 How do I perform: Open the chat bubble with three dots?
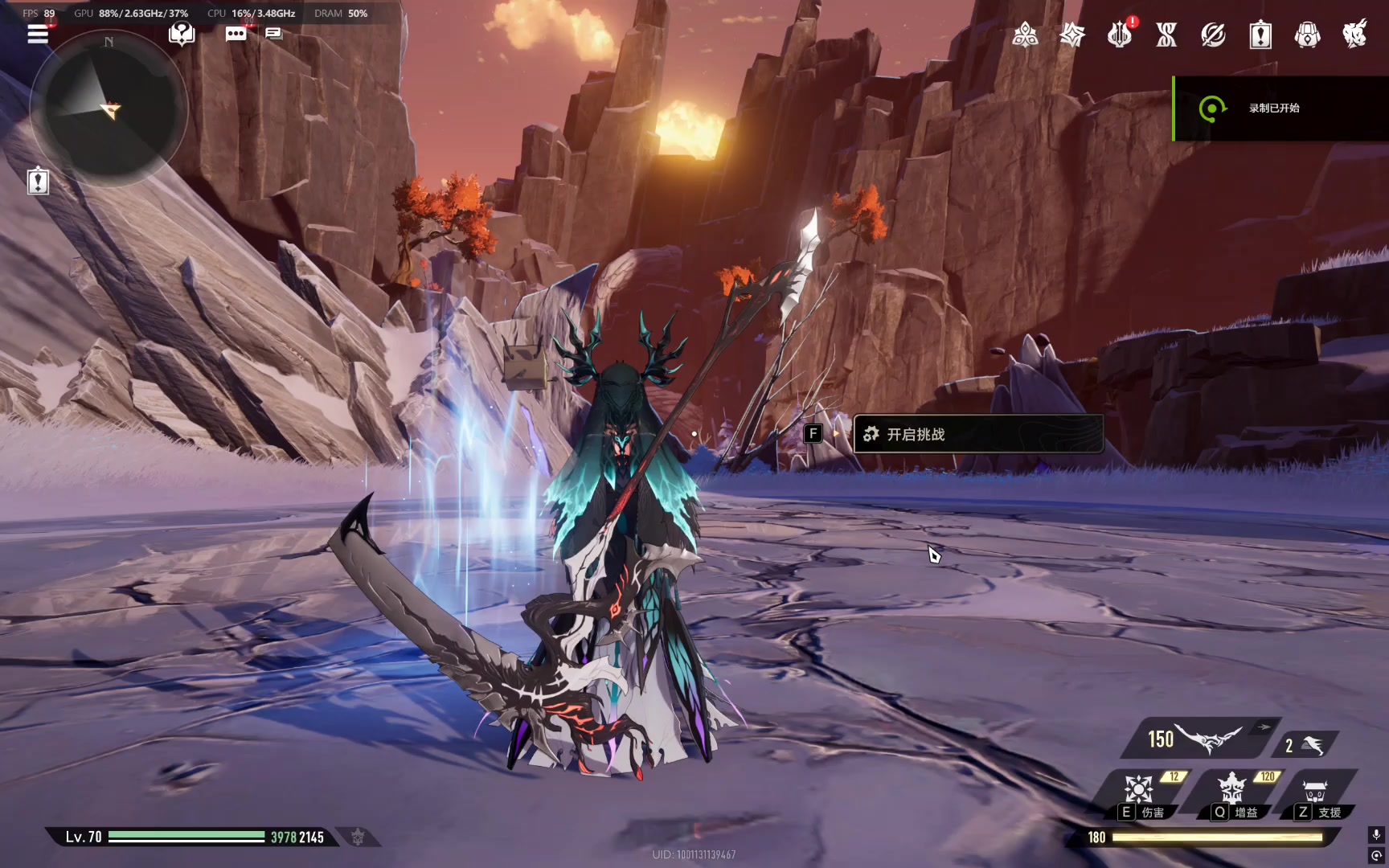point(236,34)
